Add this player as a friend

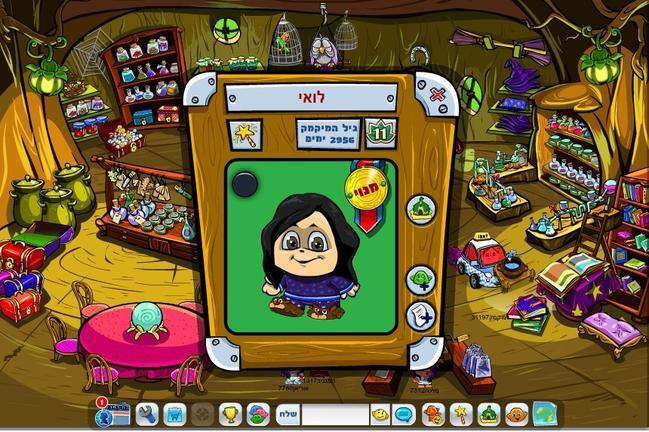[420, 278]
